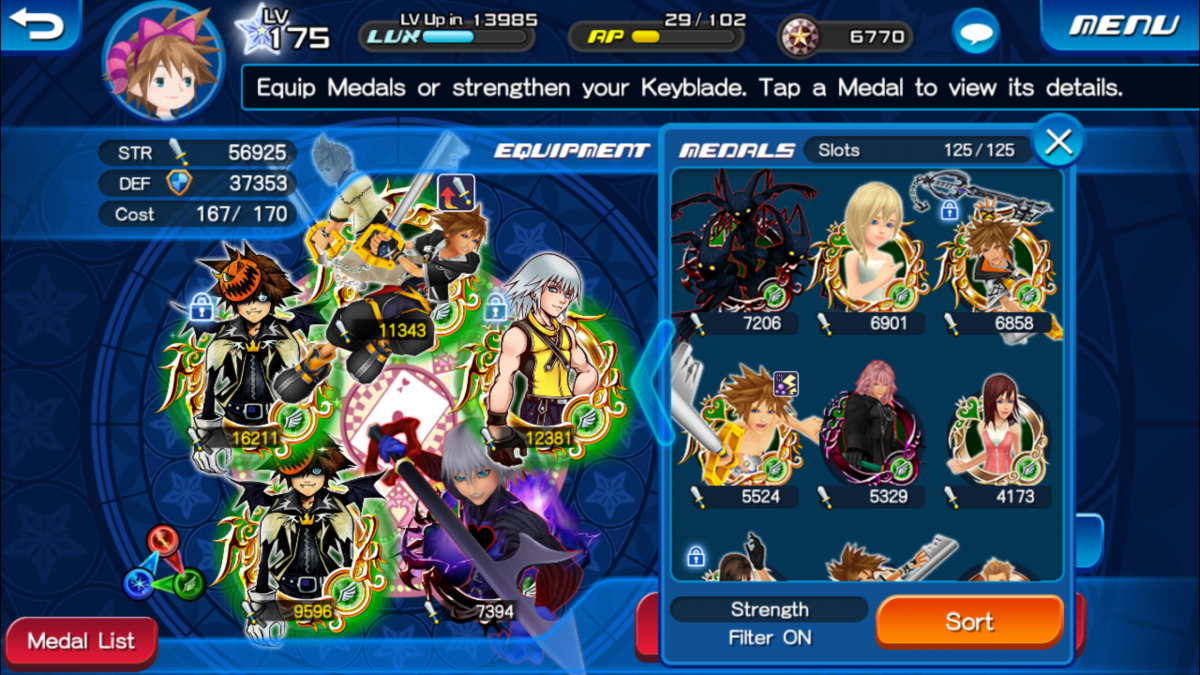Tap the three-colored attribute orbs icon
The height and width of the screenshot is (675, 1200).
point(163,565)
